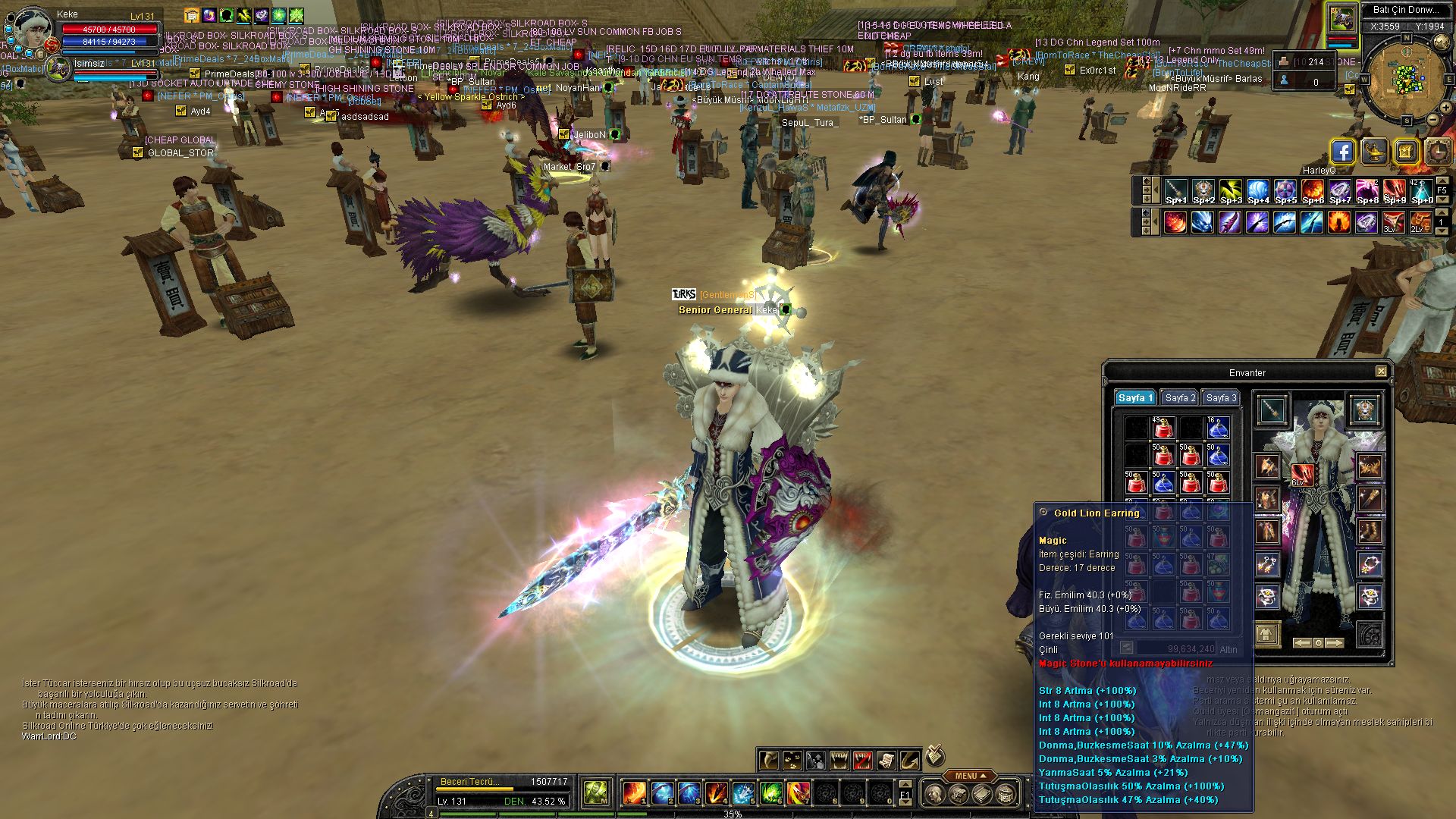The height and width of the screenshot is (819, 1456).
Task: Select the red potion stack of 49
Action: 1163,428
